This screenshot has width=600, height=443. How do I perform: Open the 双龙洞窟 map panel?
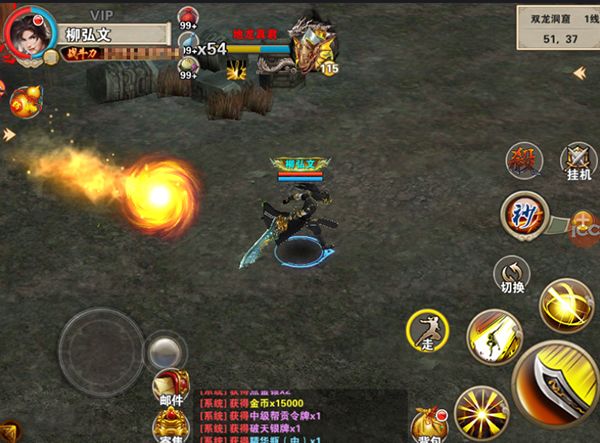[557, 27]
